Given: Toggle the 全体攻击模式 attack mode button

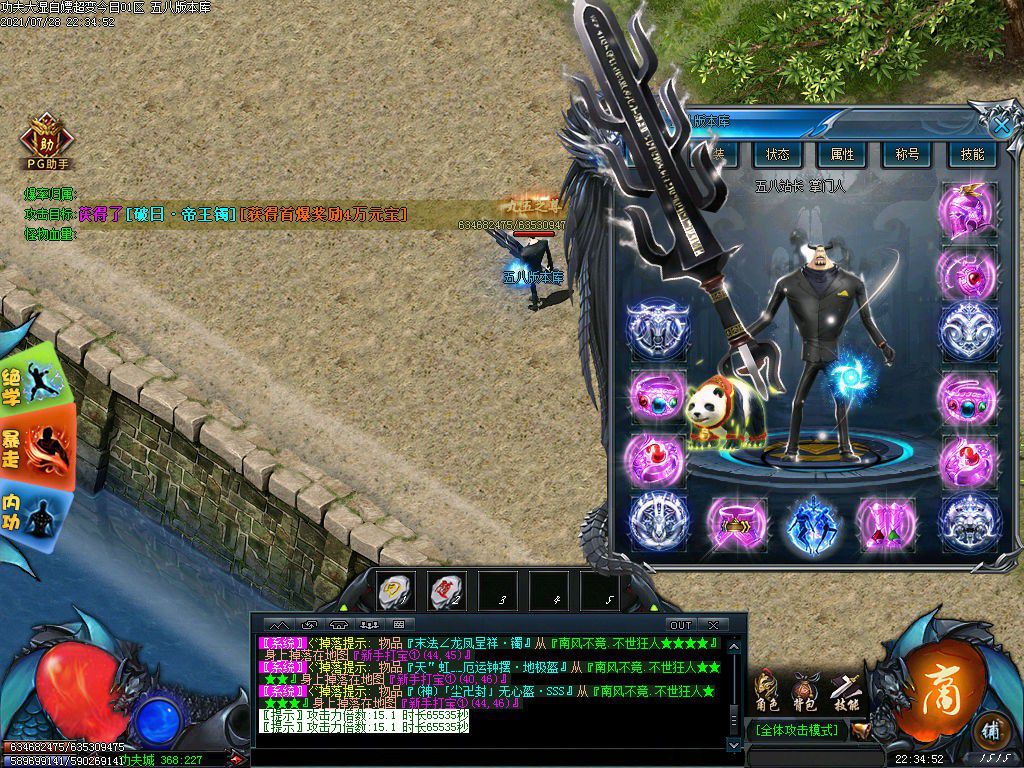Looking at the screenshot, I should [x=797, y=730].
